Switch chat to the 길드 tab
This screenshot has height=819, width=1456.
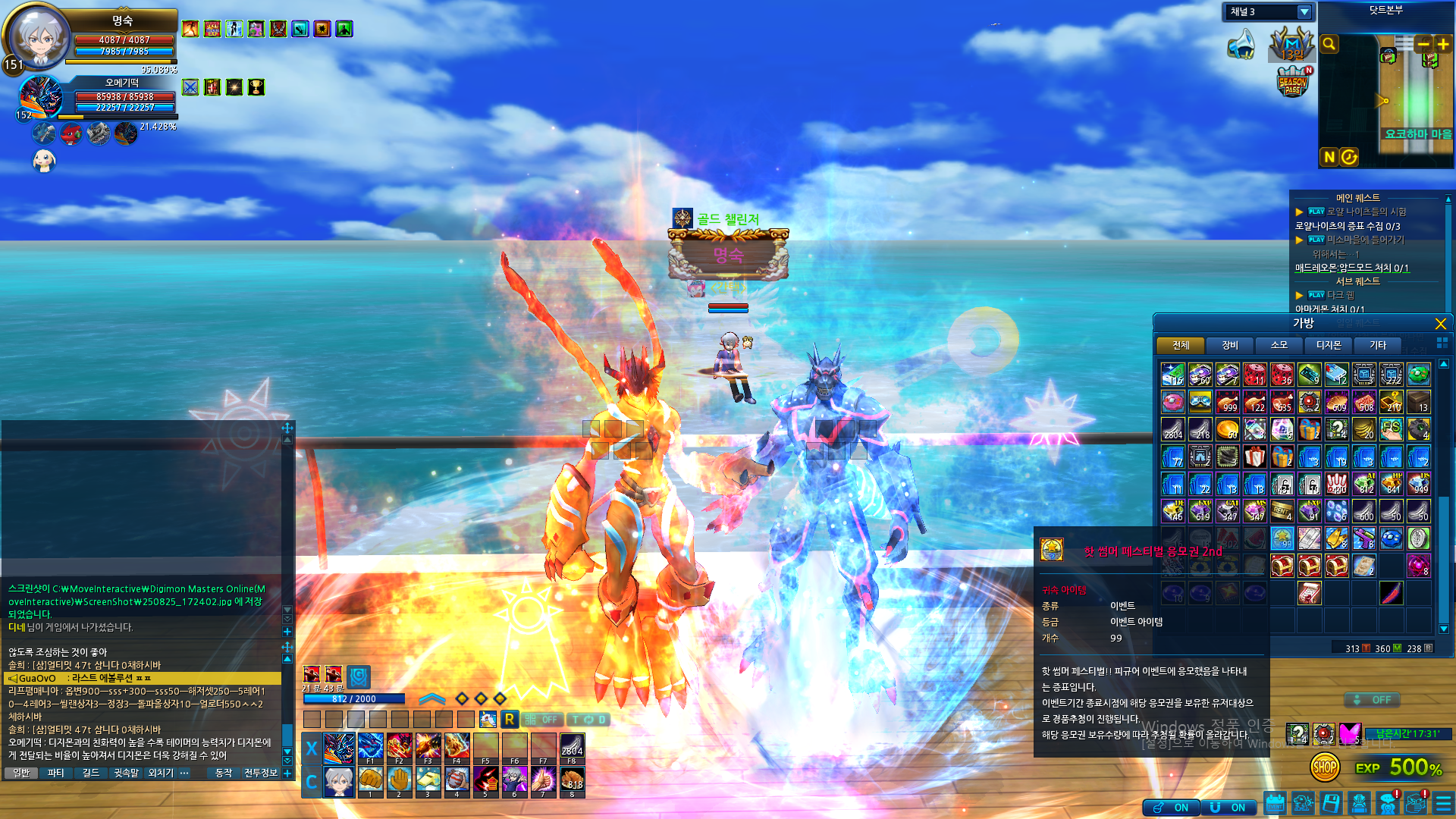pos(91,773)
